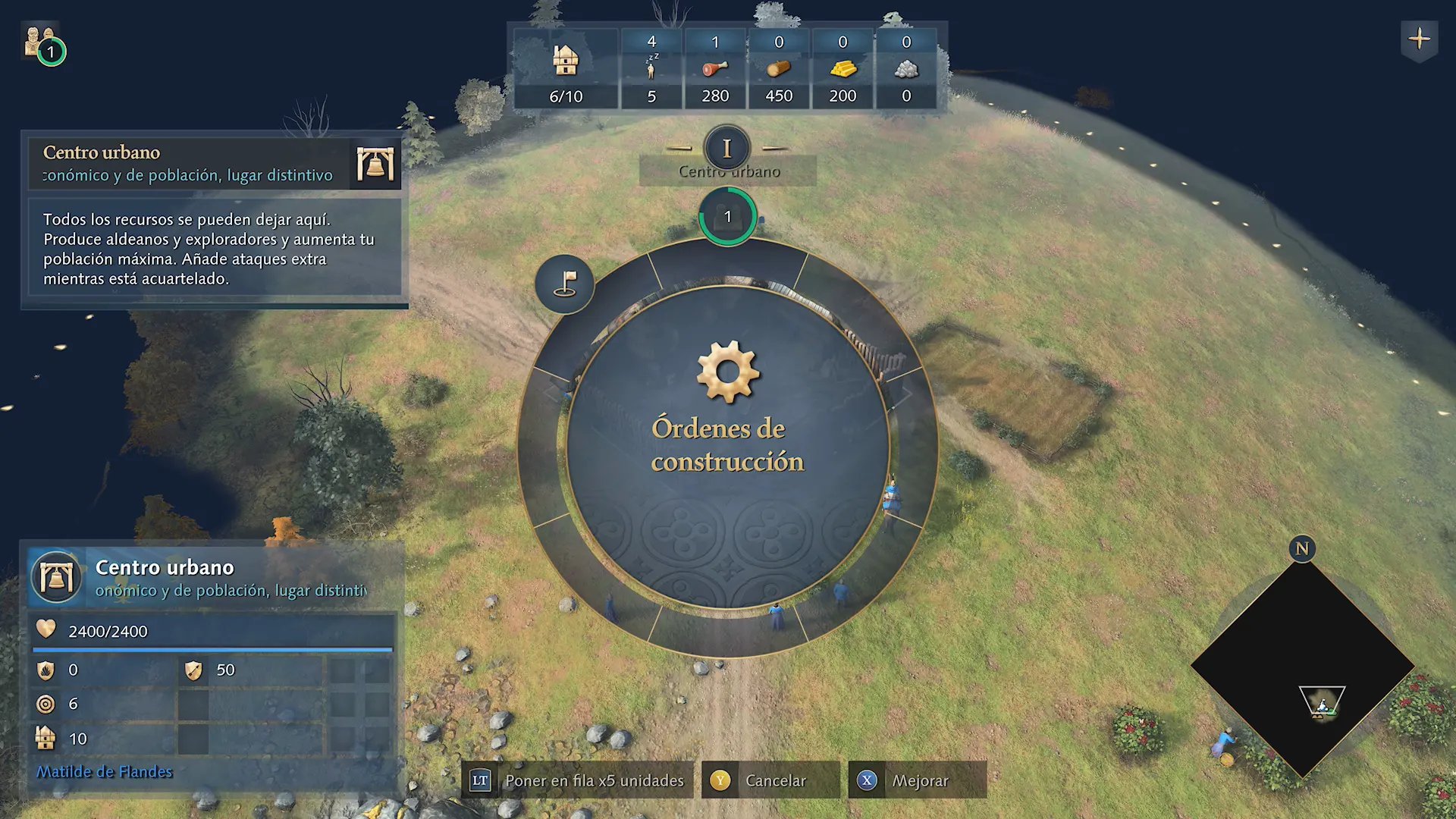Click the population house icon
The height and width of the screenshot is (819, 1456).
click(566, 61)
